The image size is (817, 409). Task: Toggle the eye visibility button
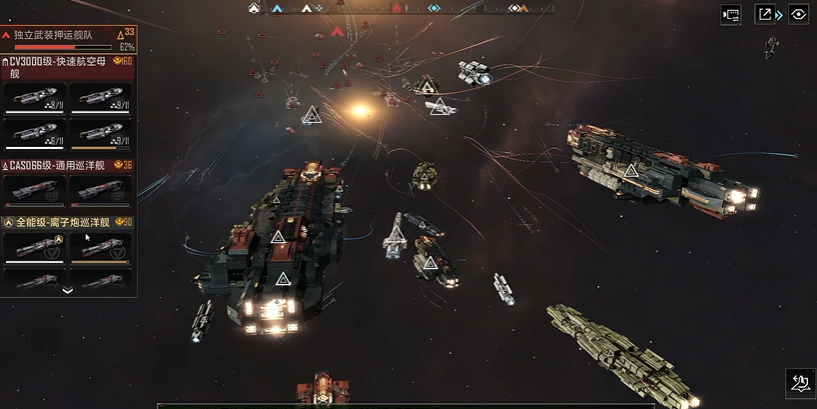point(798,14)
